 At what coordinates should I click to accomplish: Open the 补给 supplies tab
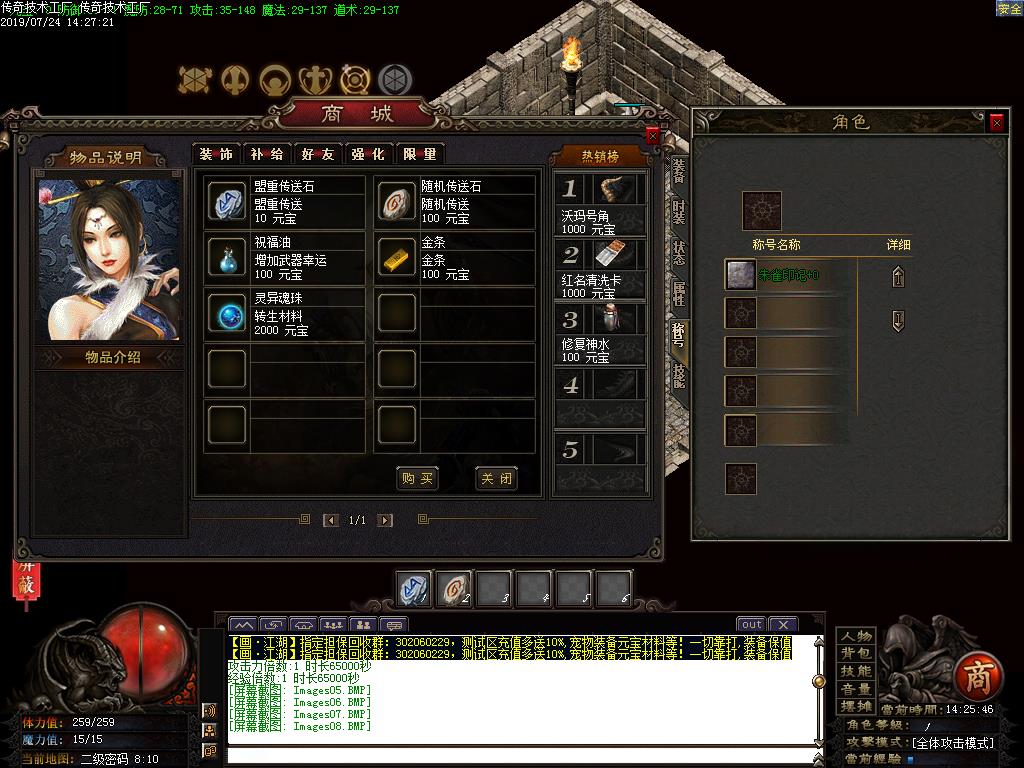(267, 154)
